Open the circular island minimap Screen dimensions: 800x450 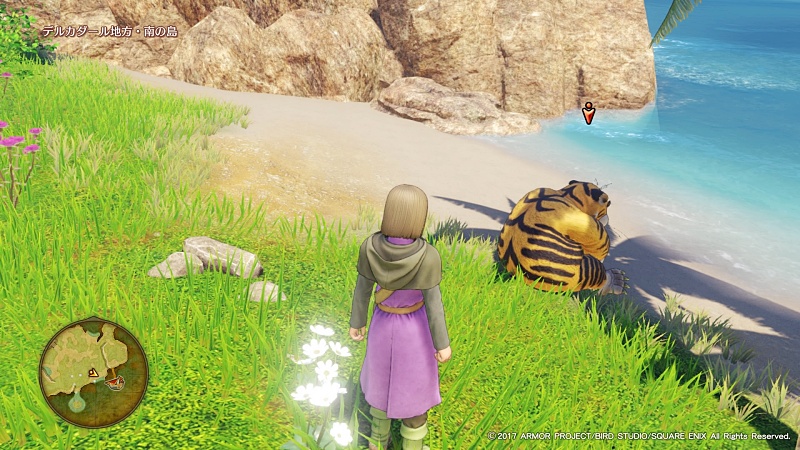point(93,371)
